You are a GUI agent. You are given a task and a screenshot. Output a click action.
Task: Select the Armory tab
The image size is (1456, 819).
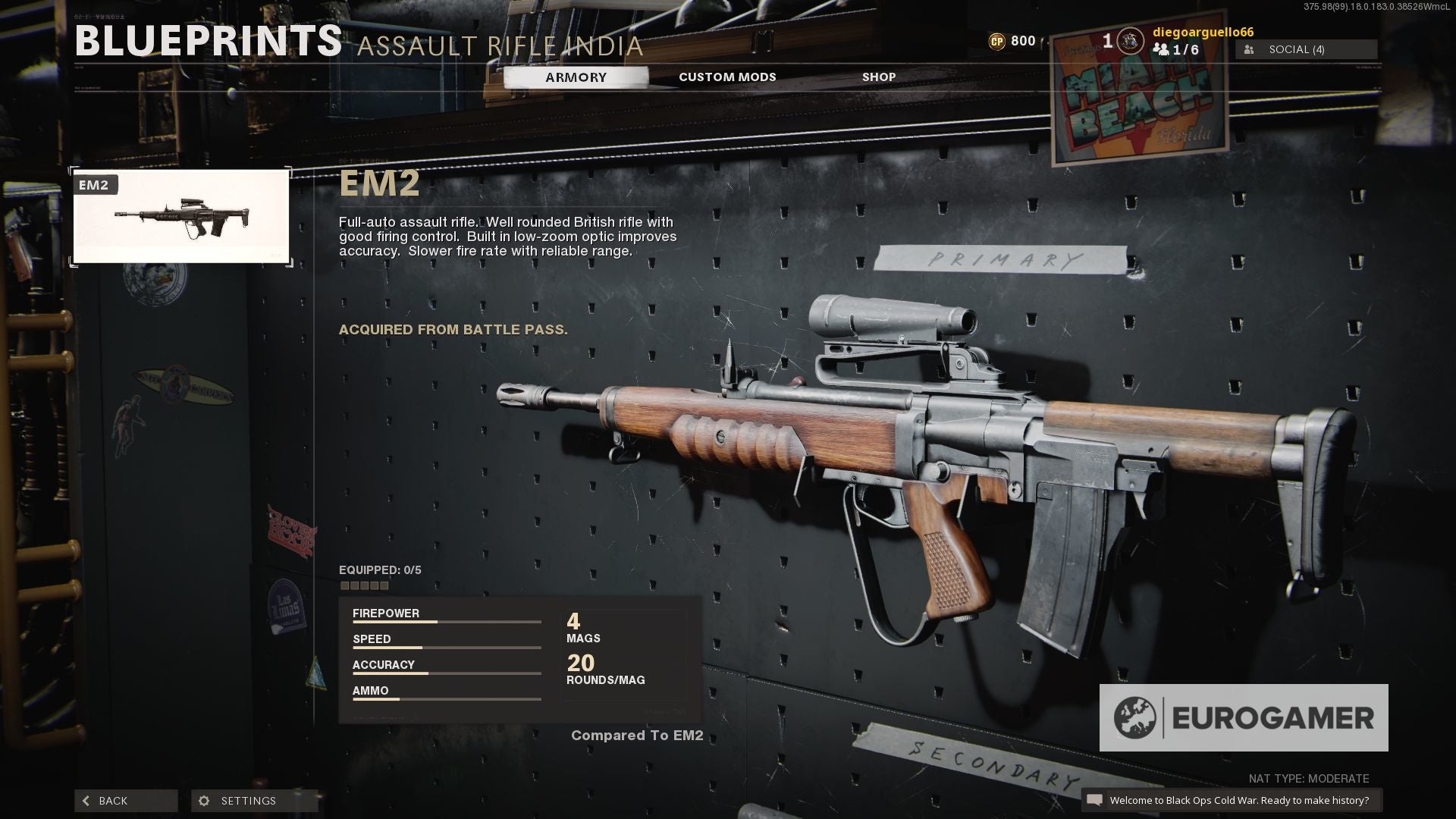tap(575, 77)
